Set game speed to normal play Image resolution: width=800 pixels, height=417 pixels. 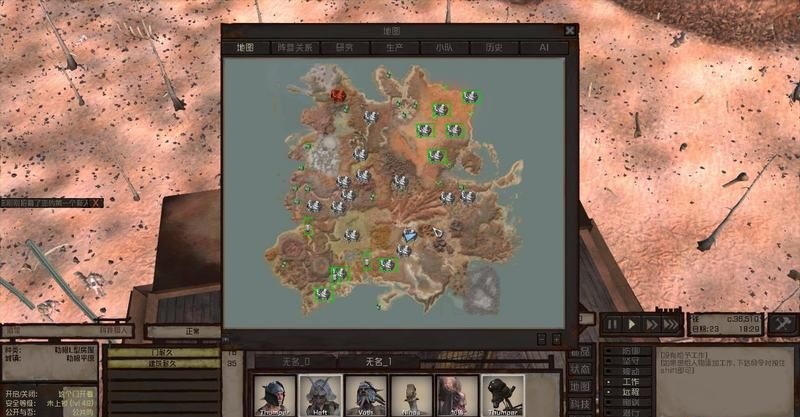pos(631,324)
